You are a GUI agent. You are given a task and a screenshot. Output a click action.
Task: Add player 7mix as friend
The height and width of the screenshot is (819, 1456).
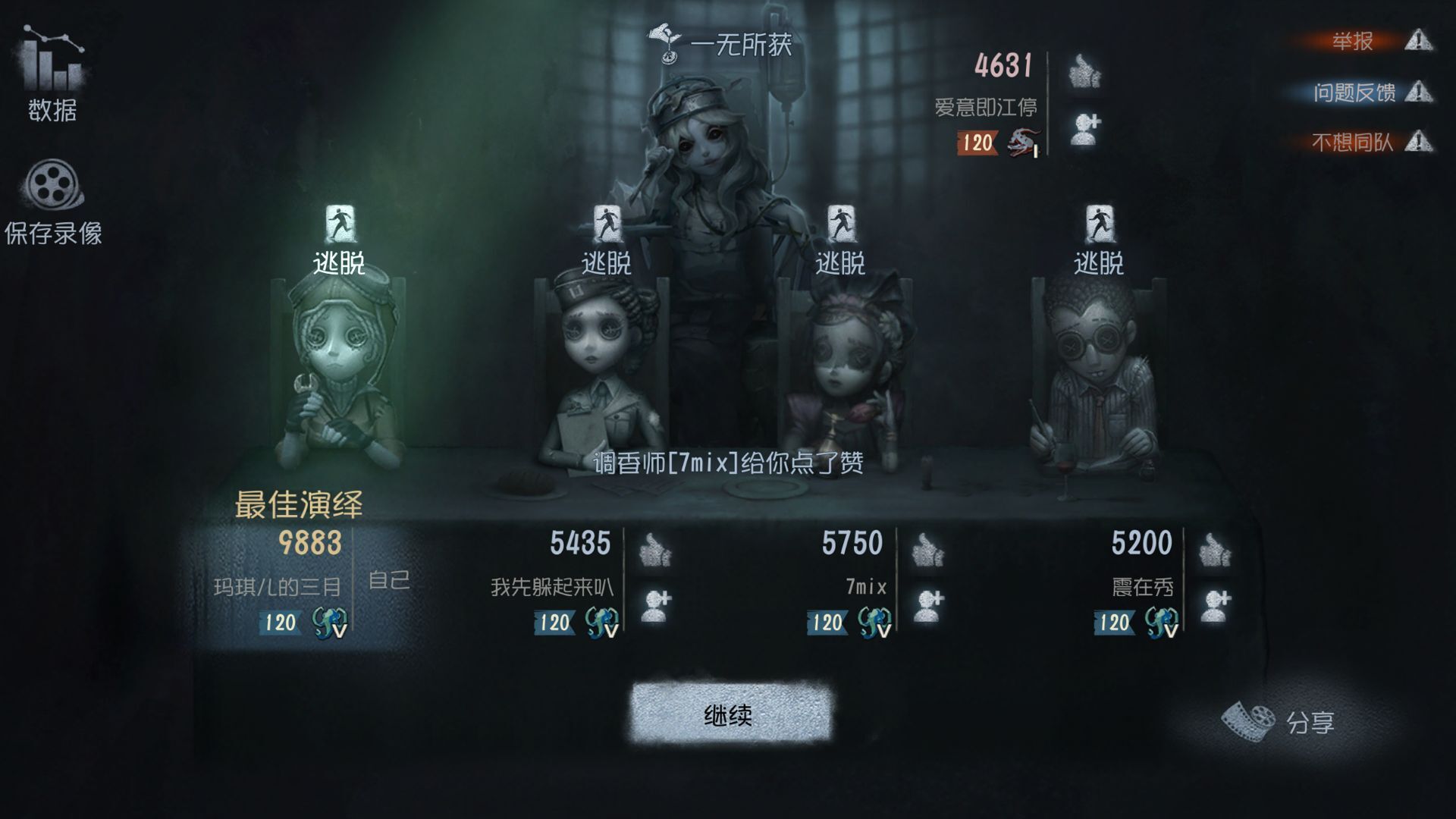pos(927,605)
